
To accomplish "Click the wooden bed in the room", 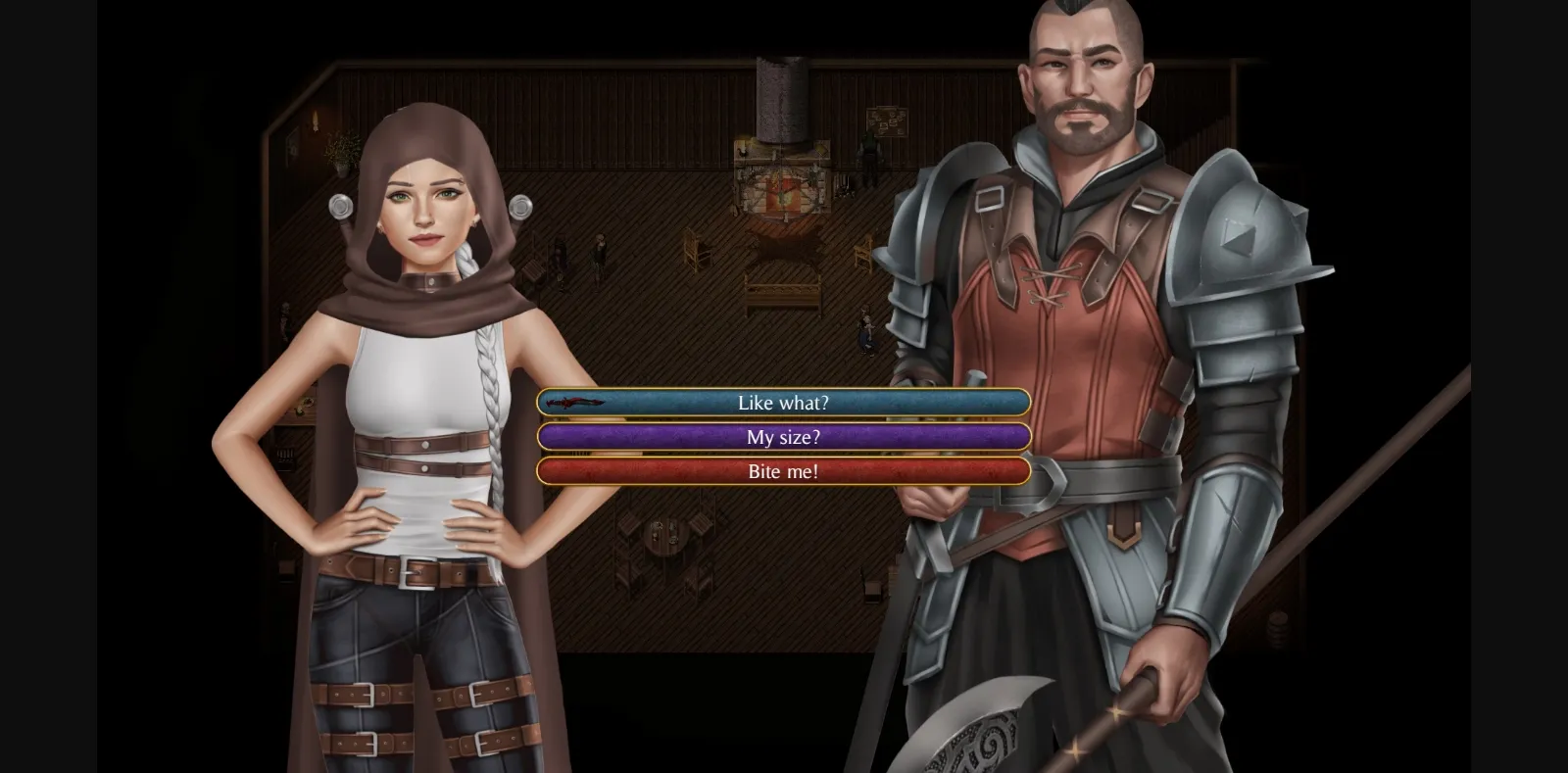I will click(x=784, y=291).
